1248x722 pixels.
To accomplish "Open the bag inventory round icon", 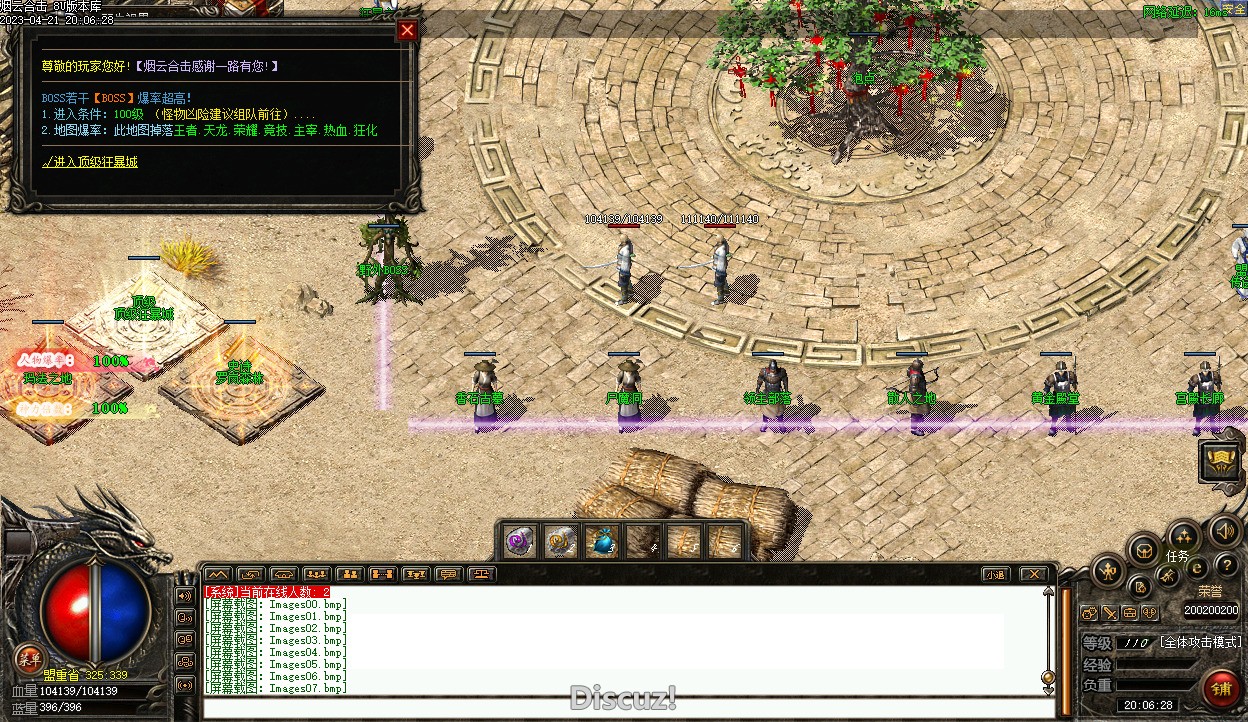I will (1143, 549).
